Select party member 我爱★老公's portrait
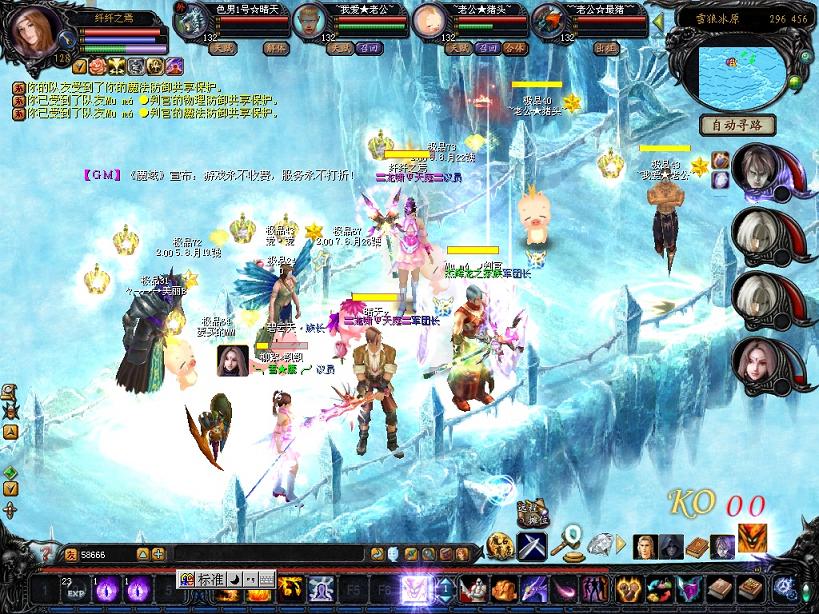This screenshot has width=819, height=614. [313, 20]
